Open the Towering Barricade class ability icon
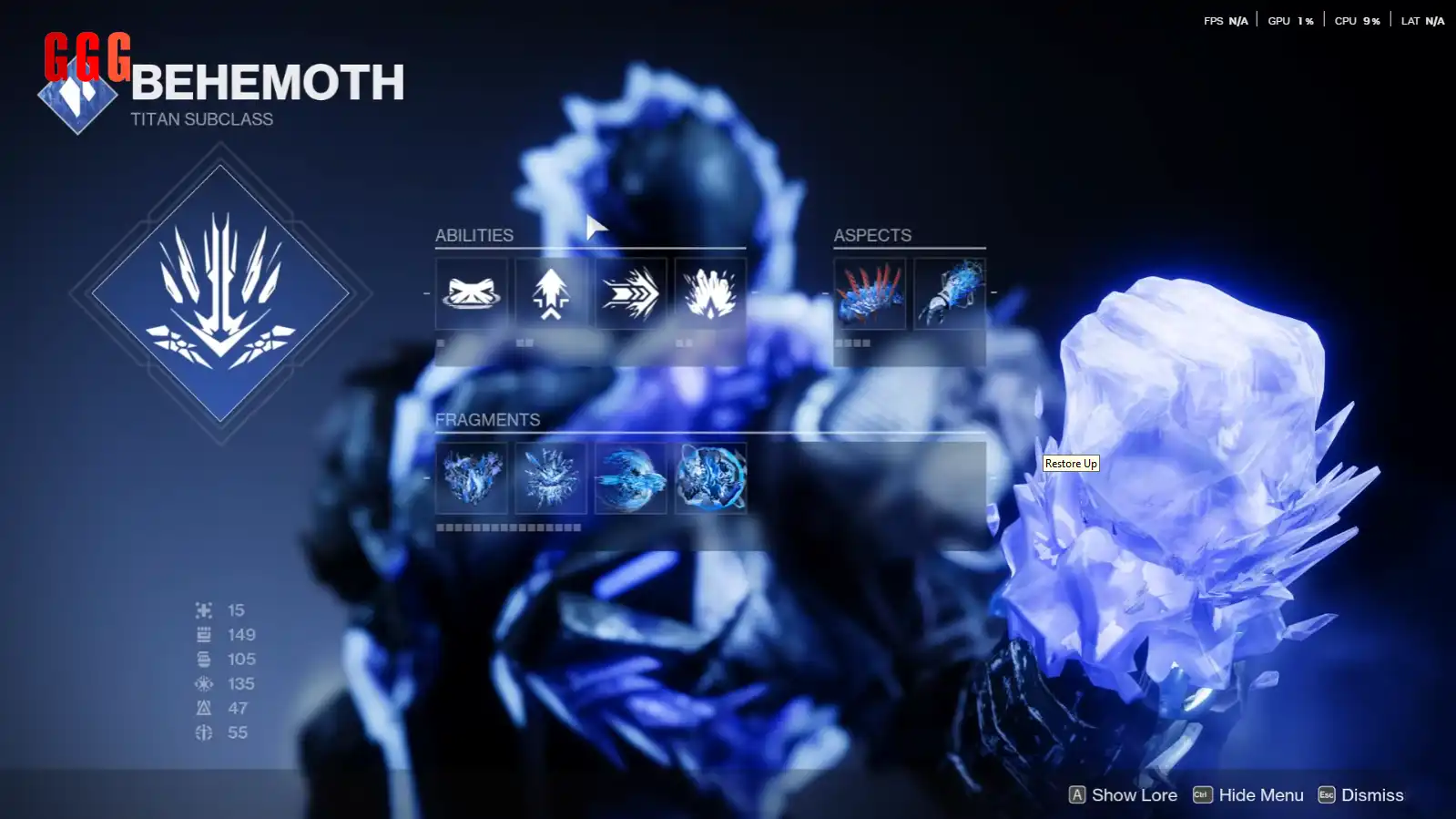 (x=472, y=293)
